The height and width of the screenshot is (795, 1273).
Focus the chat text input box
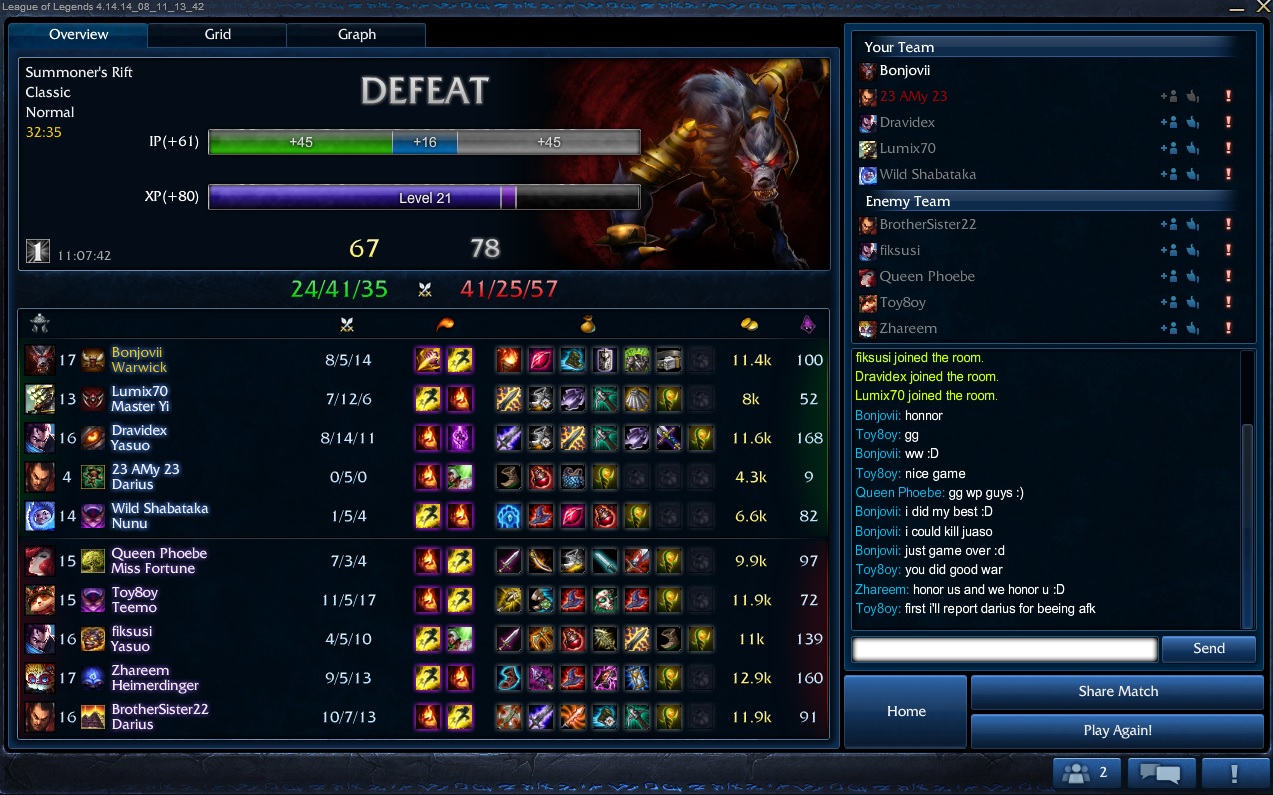coord(1004,649)
